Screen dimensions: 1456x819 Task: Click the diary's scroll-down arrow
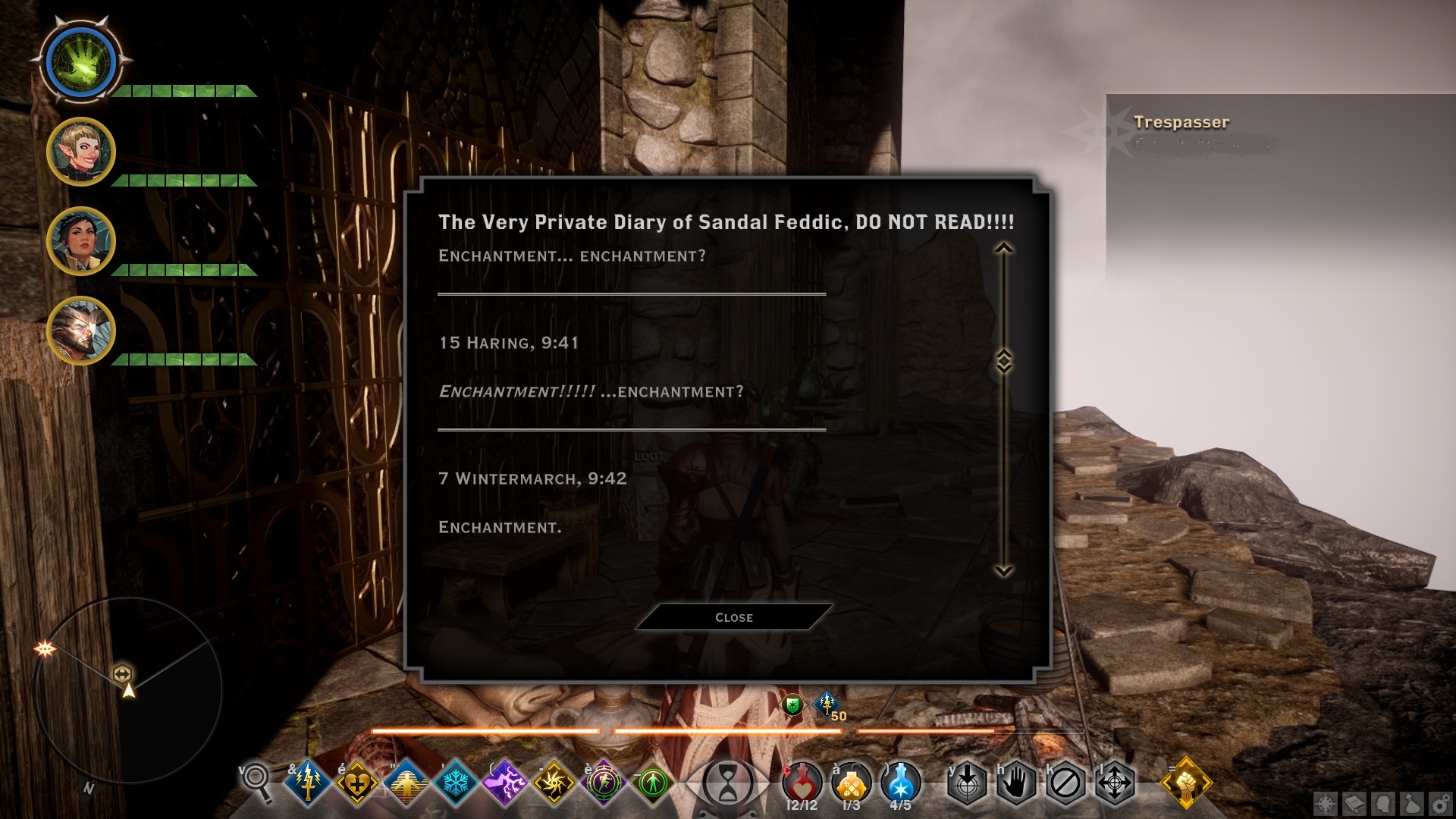pyautogui.click(x=1003, y=570)
